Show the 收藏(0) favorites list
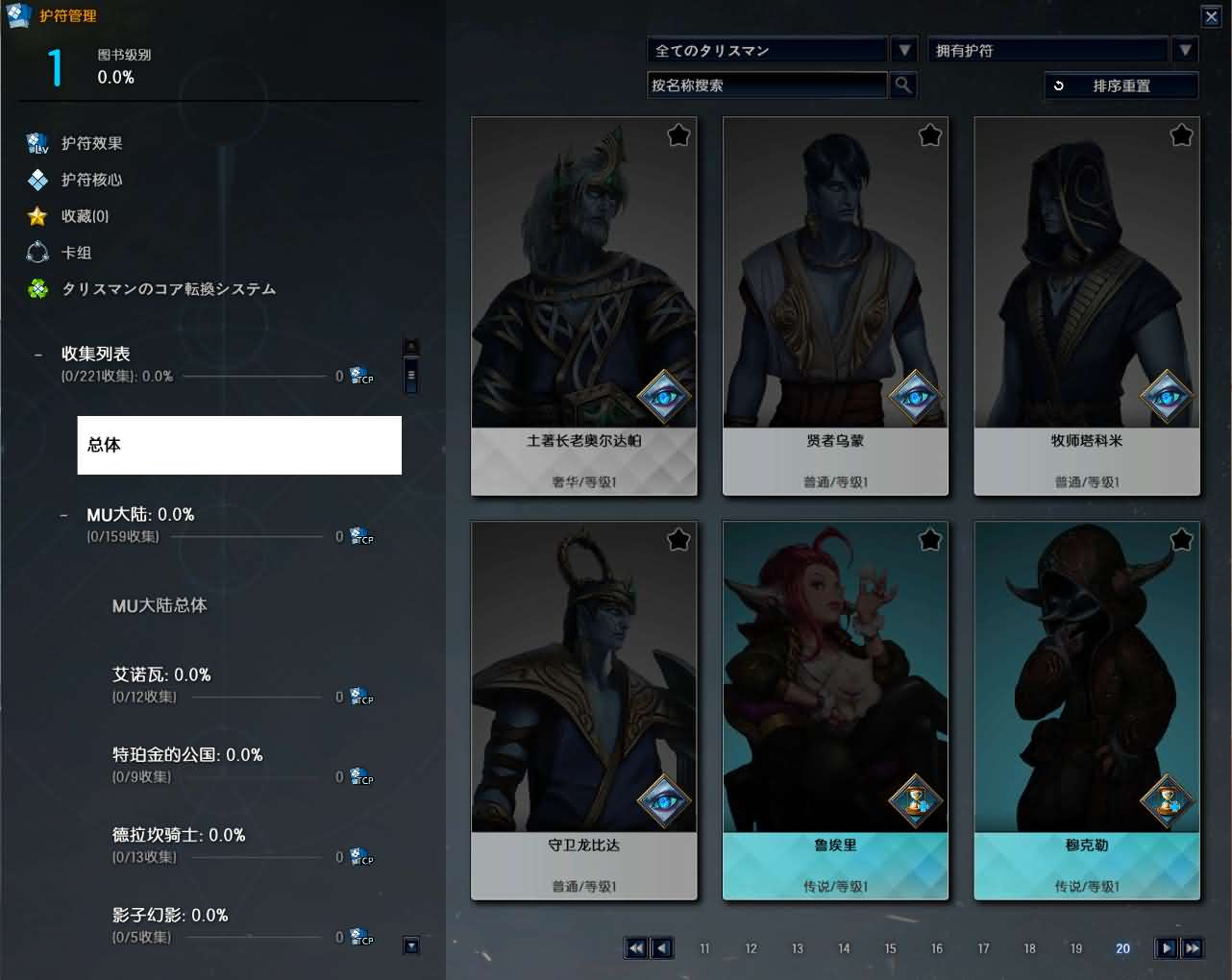The width and height of the screenshot is (1232, 980). pos(85,216)
